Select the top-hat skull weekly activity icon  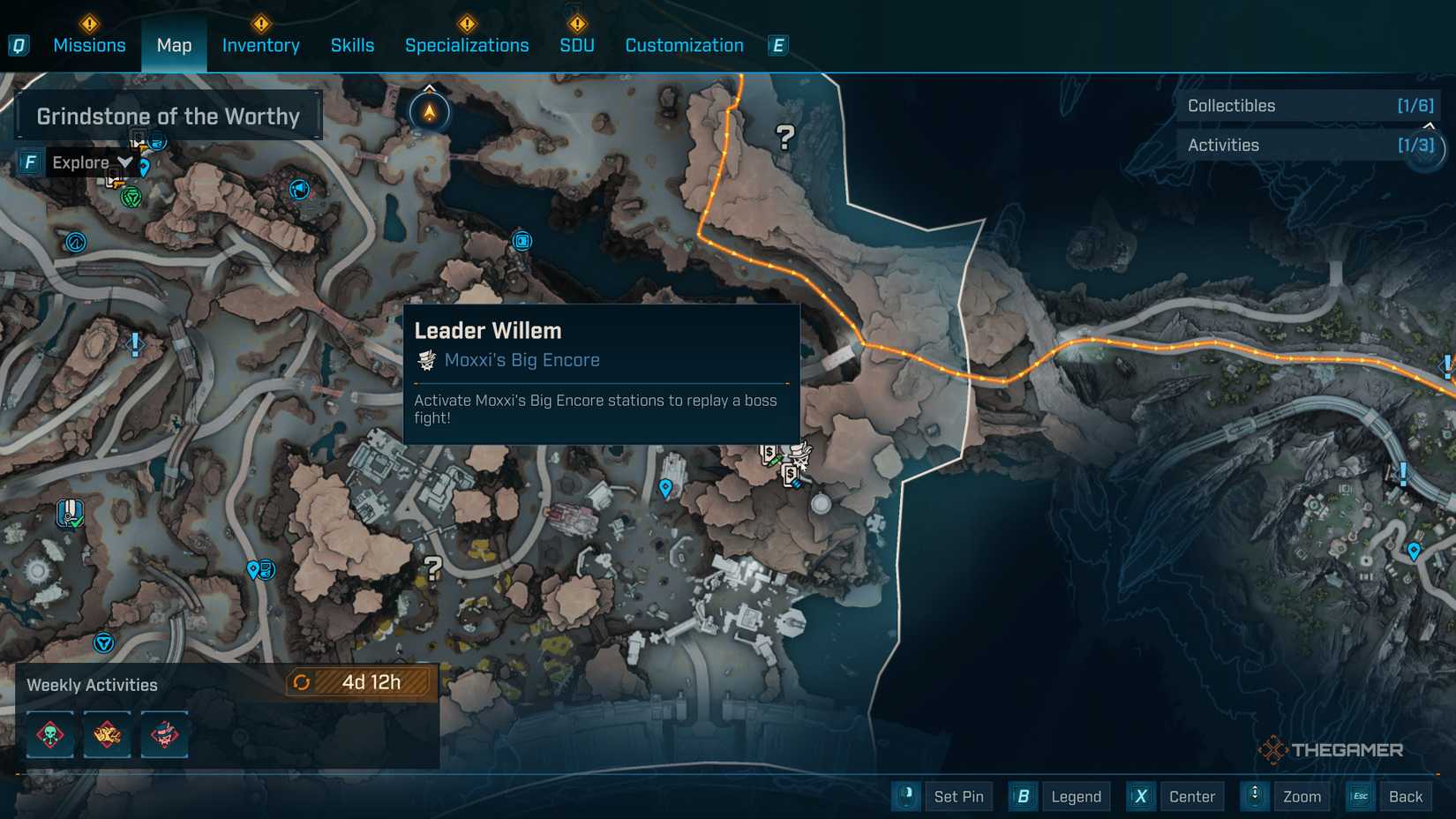pyautogui.click(x=163, y=734)
